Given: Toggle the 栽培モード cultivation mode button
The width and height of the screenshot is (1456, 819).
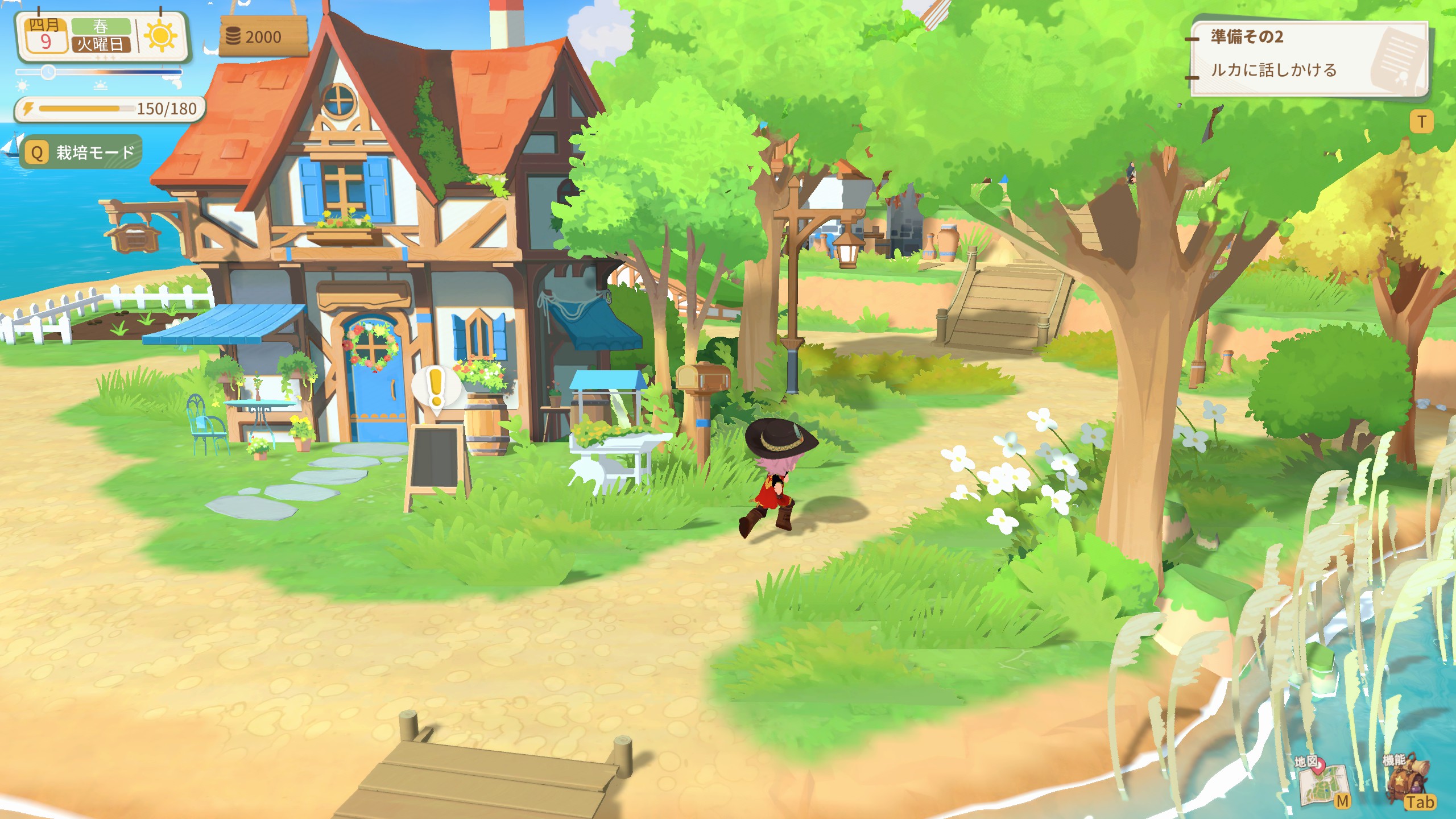Looking at the screenshot, I should (x=81, y=152).
